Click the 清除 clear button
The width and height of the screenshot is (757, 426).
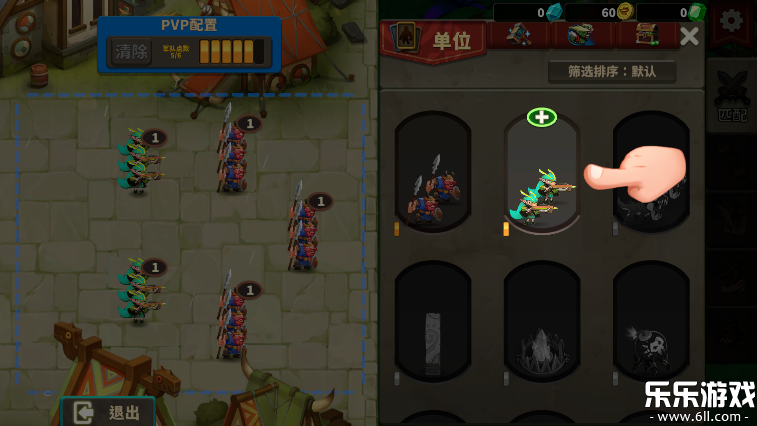(x=131, y=51)
